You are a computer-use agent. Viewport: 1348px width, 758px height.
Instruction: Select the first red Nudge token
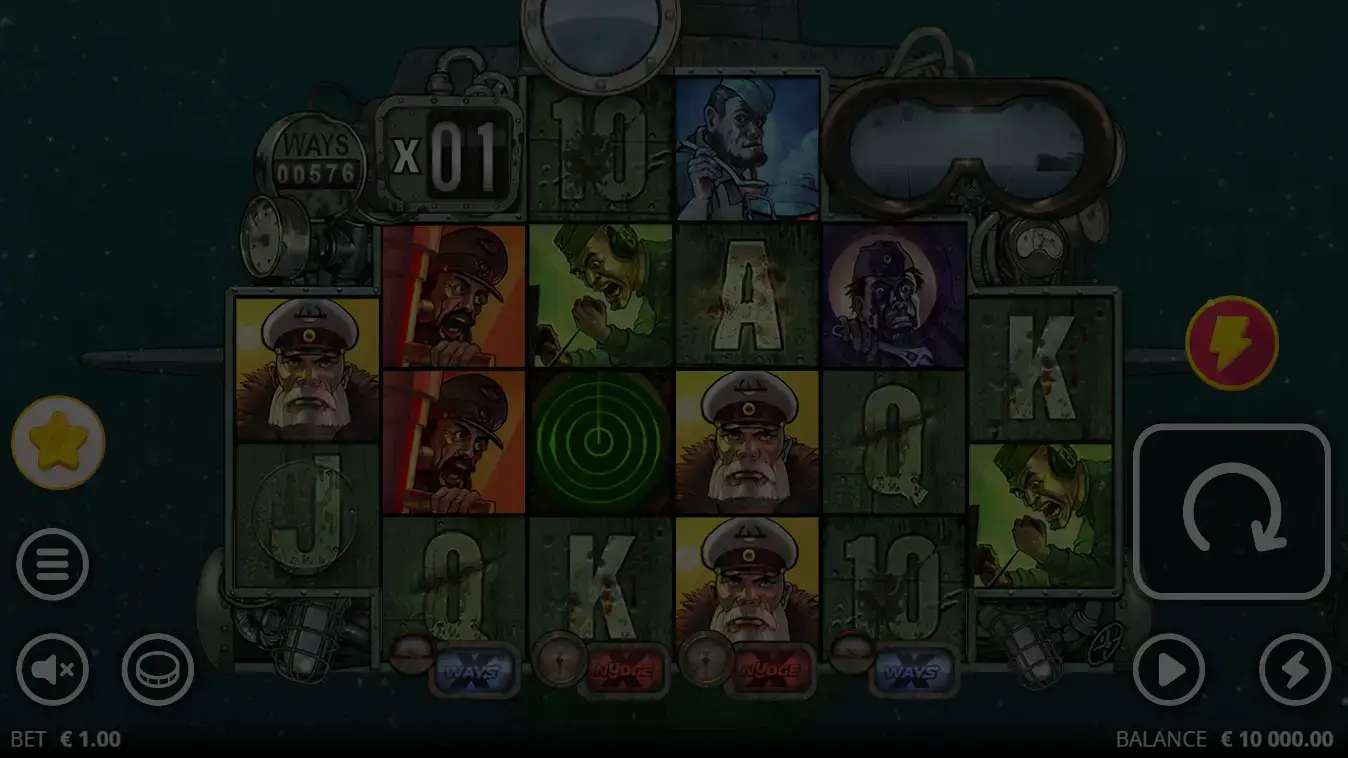(624, 672)
